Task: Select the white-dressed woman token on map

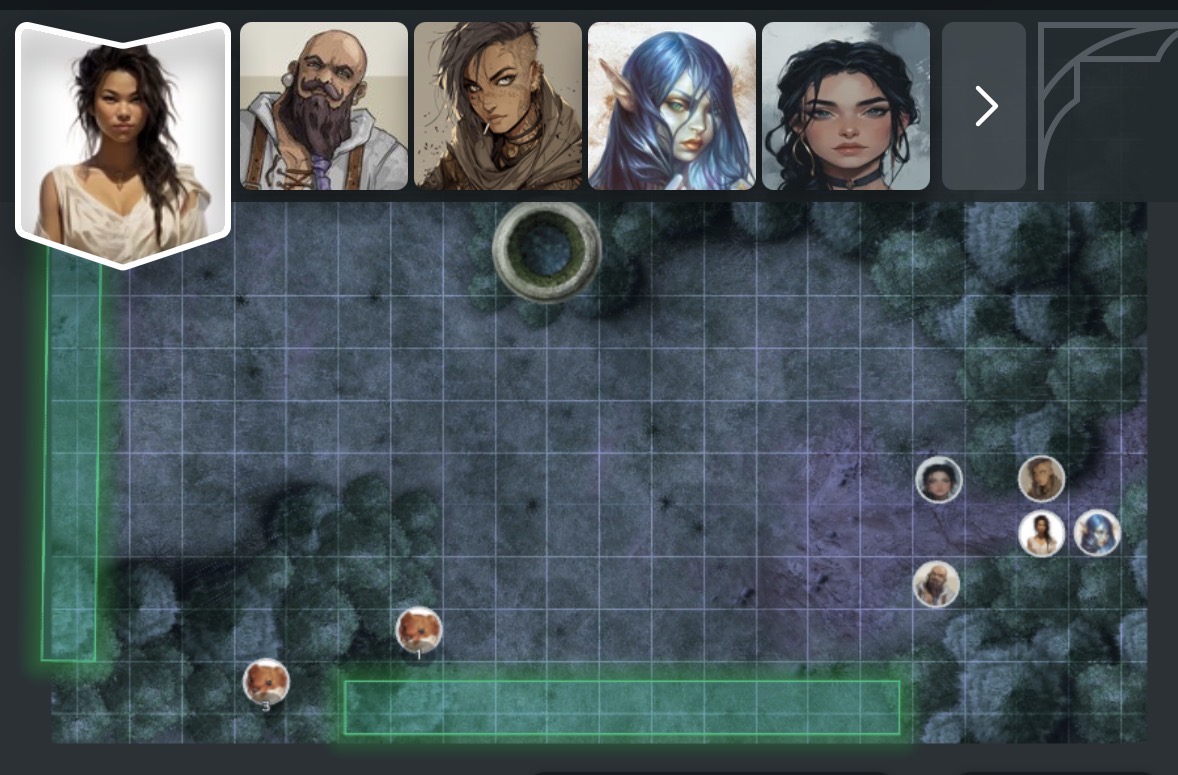Action: (1041, 533)
